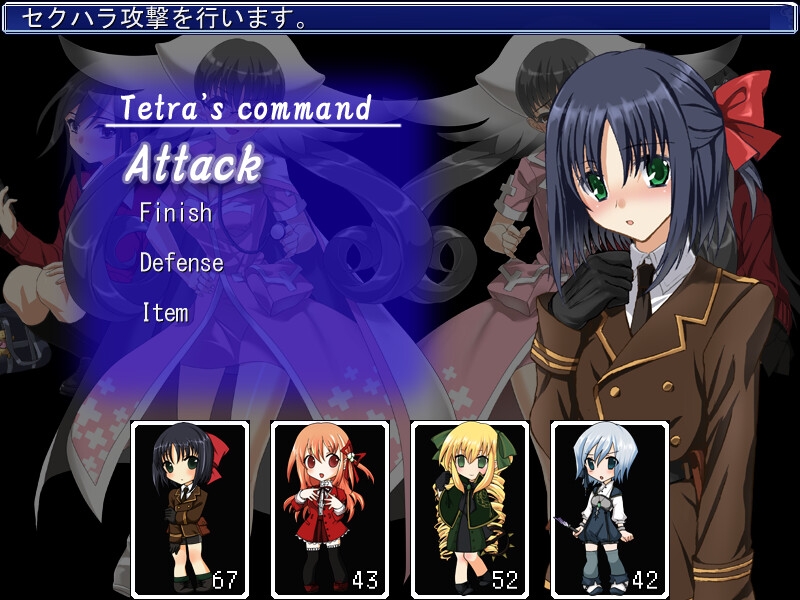800x600 pixels.
Task: Click the silver-haired party member portrait
Action: coord(610,509)
